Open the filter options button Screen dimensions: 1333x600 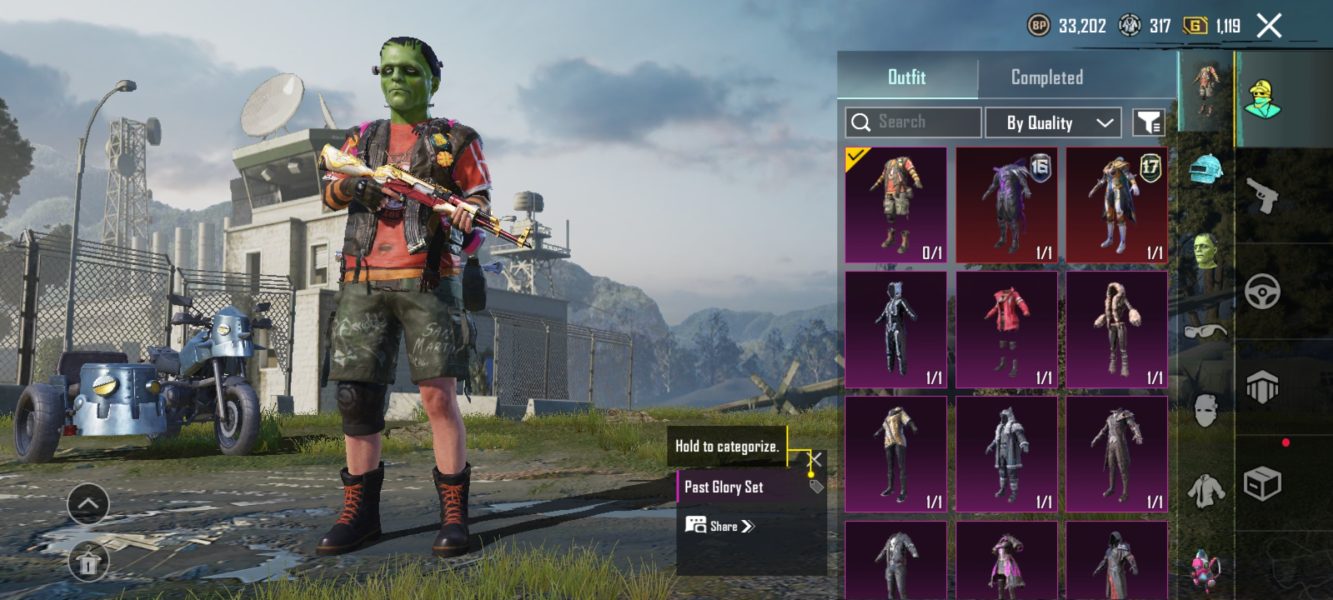(x=1148, y=123)
